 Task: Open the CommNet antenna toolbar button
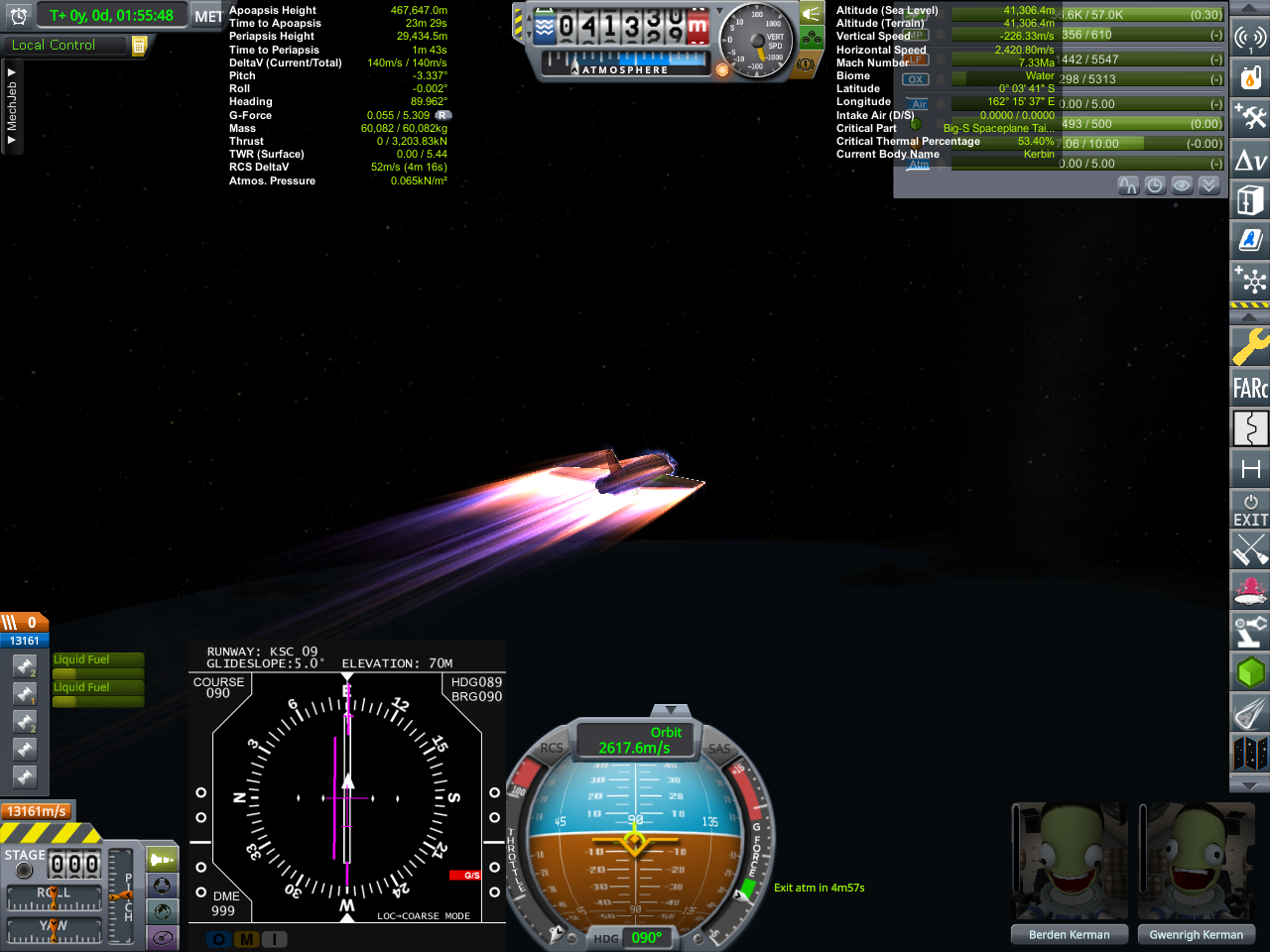click(x=1250, y=38)
